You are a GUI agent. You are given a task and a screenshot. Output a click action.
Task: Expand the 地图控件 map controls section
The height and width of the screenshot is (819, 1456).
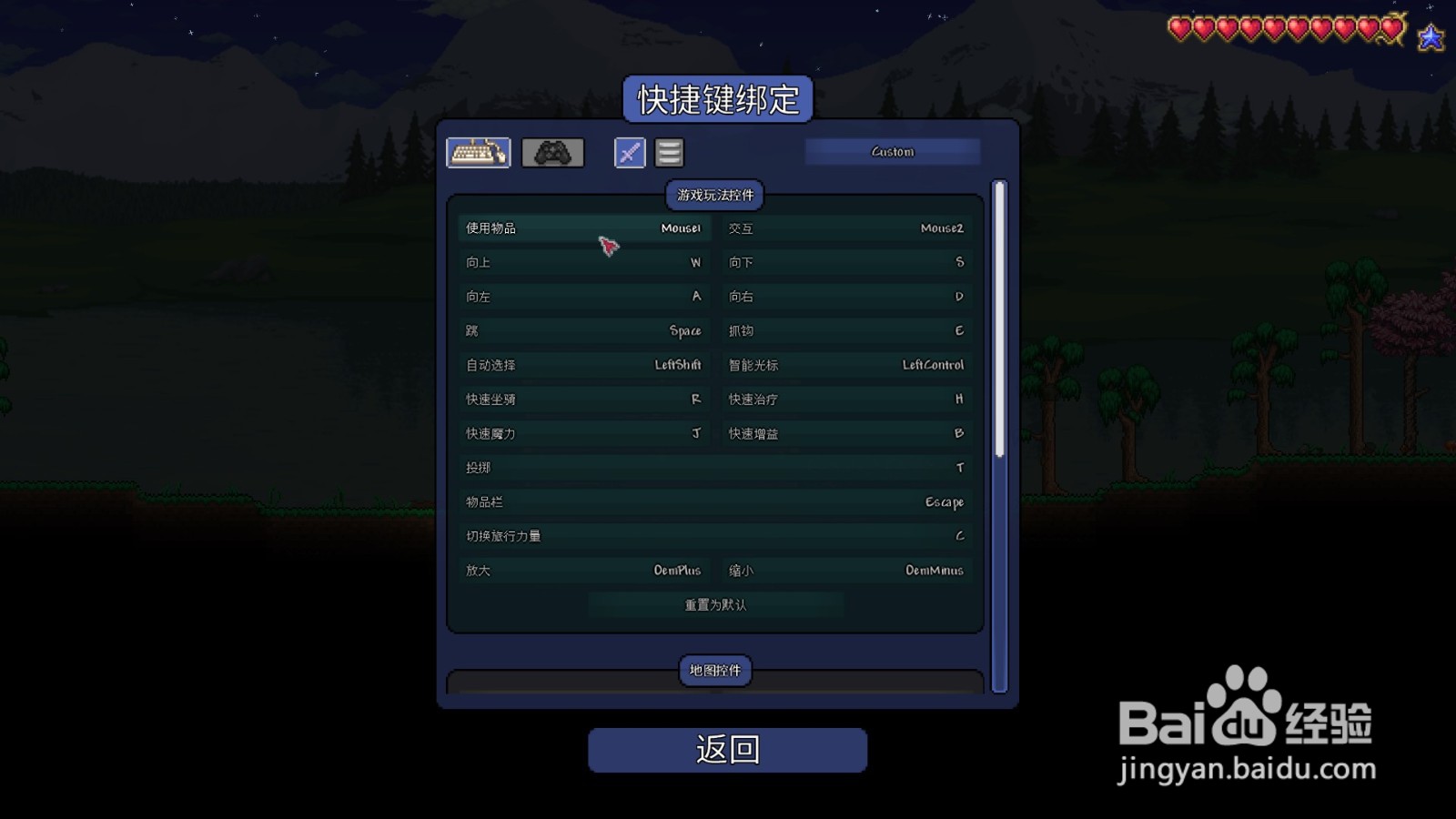coord(714,672)
